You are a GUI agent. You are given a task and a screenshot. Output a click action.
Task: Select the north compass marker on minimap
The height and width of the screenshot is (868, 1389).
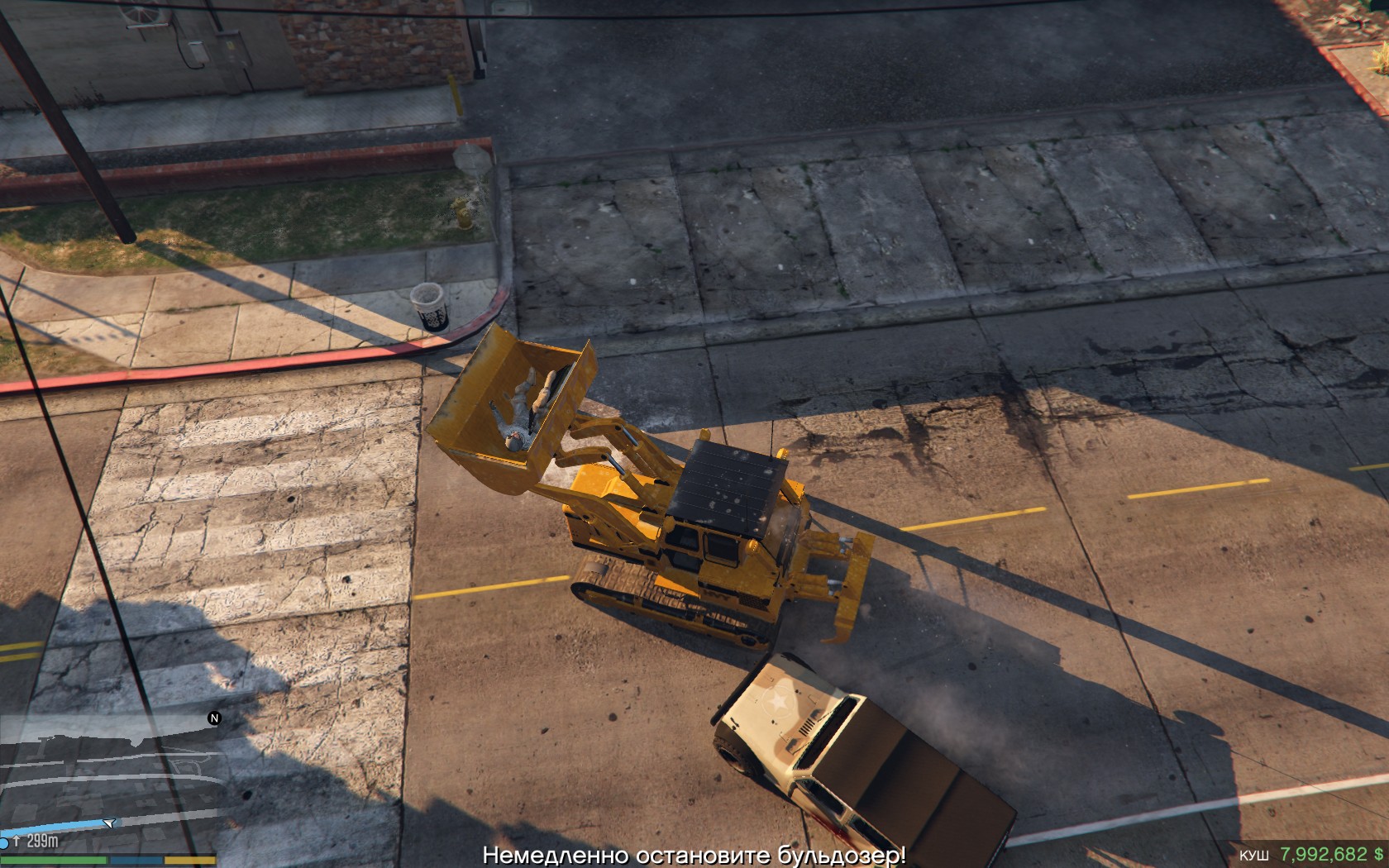(214, 718)
